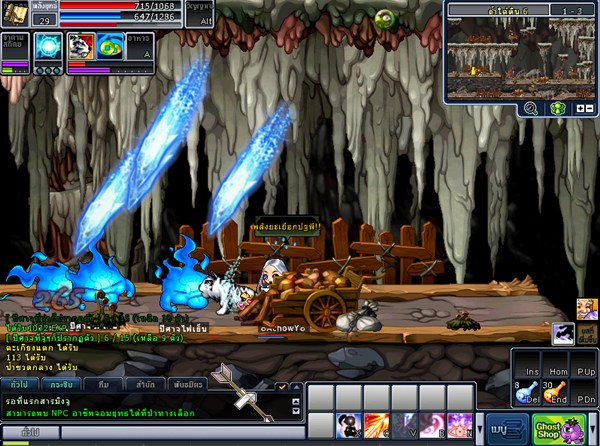Switch to the สำนัก chat tab
600x446 pixels.
(147, 384)
